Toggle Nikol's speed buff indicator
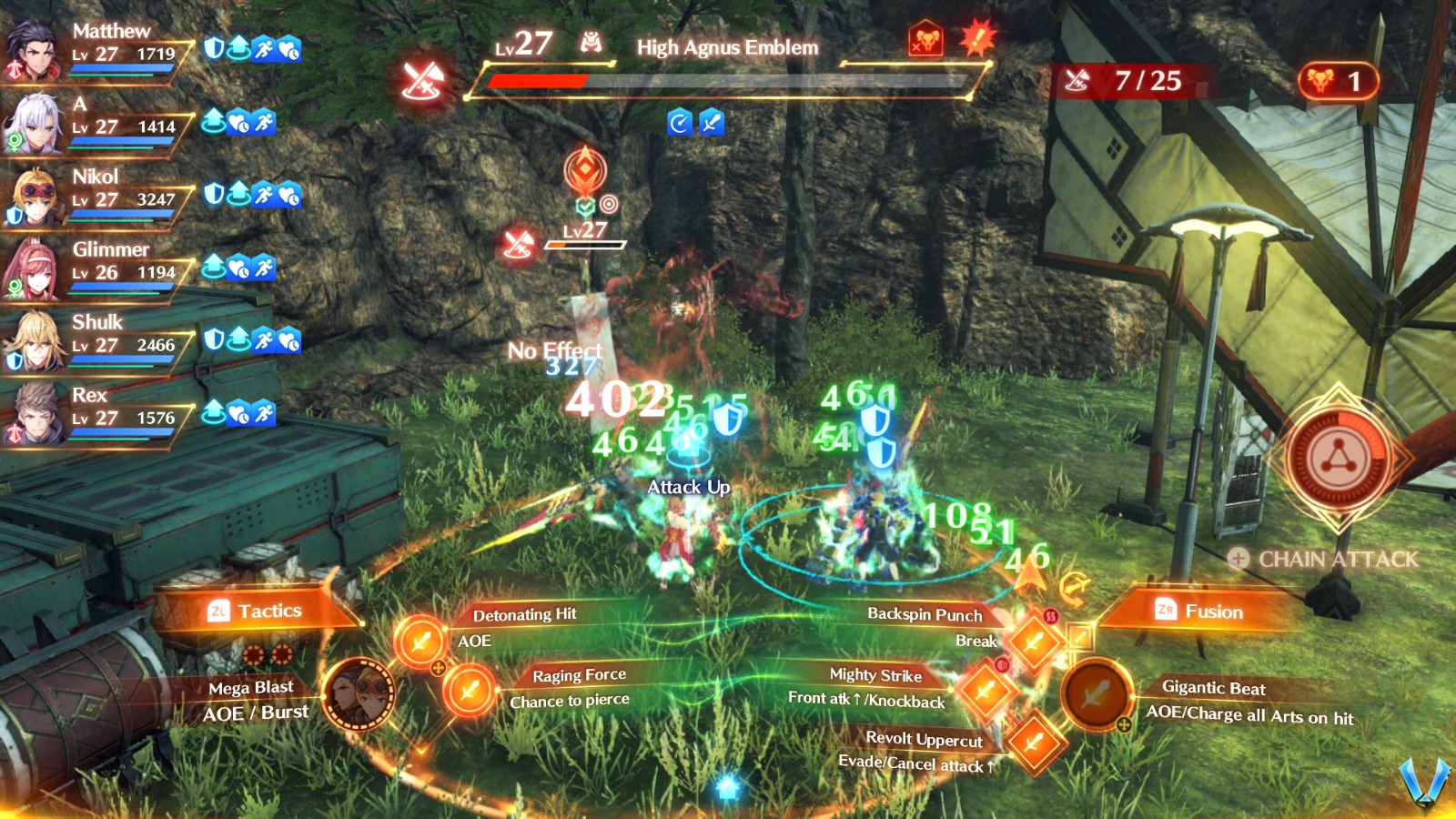 coord(264,197)
